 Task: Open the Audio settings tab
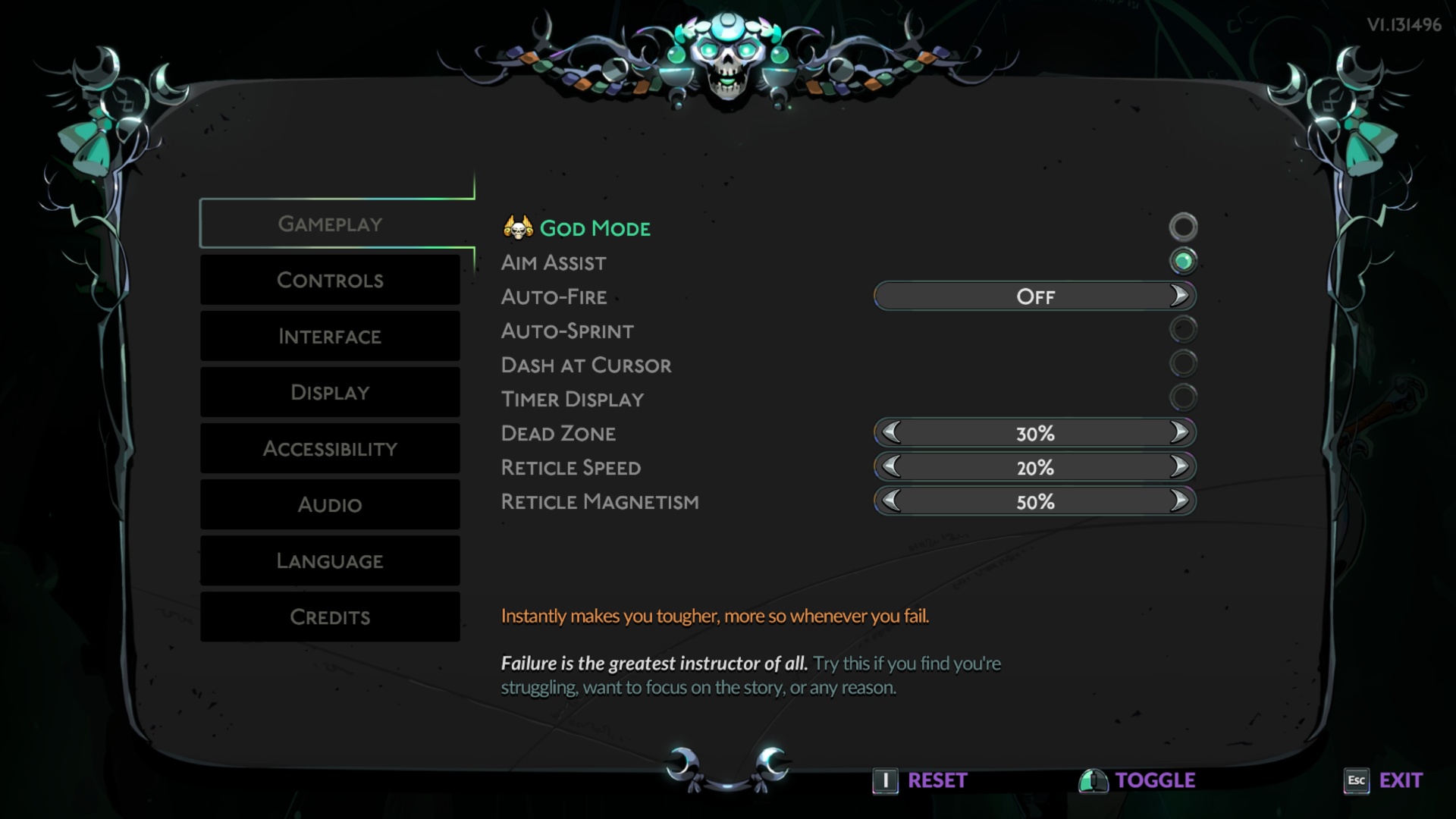[x=330, y=504]
